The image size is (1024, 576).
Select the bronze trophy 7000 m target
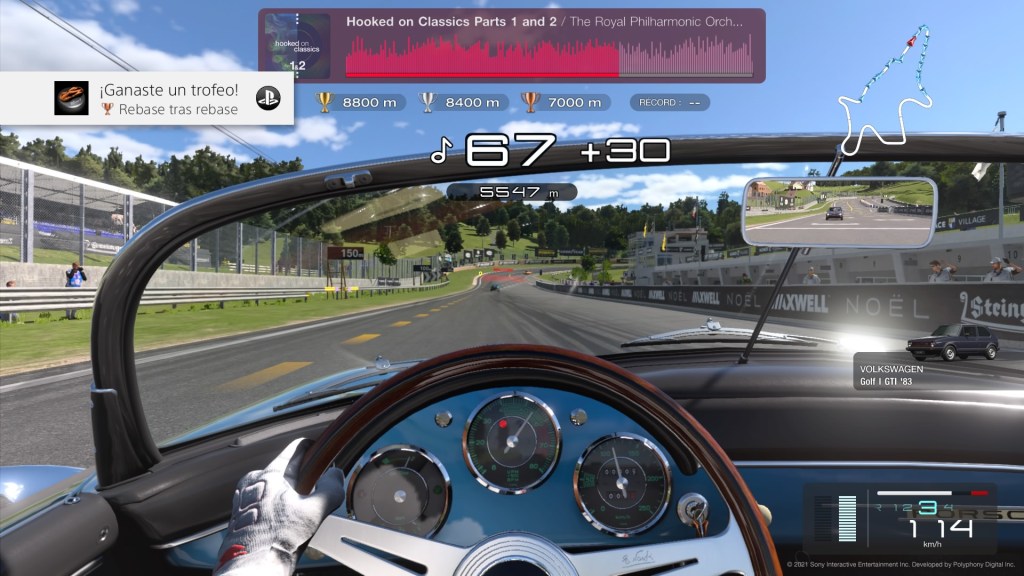[564, 102]
